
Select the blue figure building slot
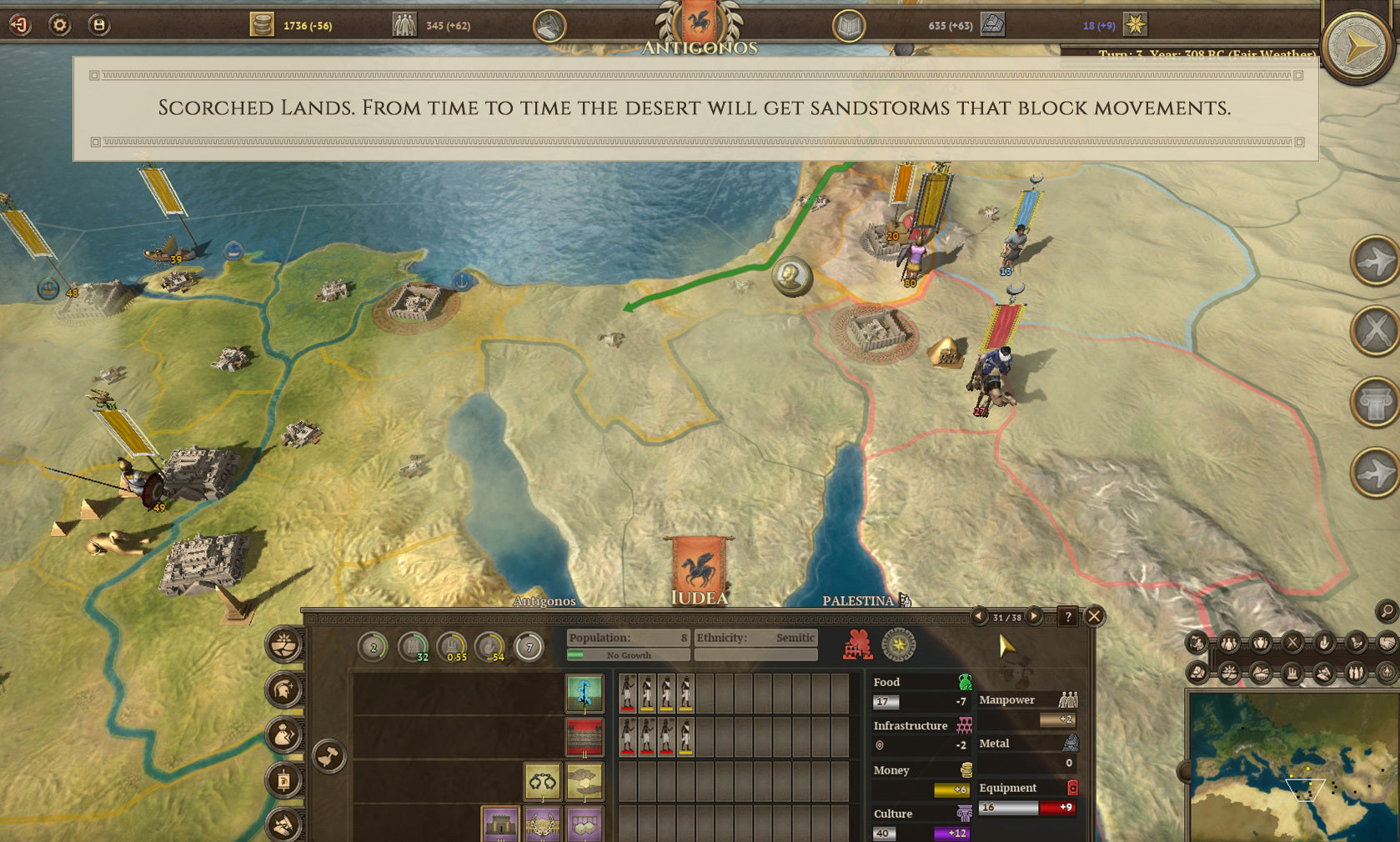(x=584, y=693)
